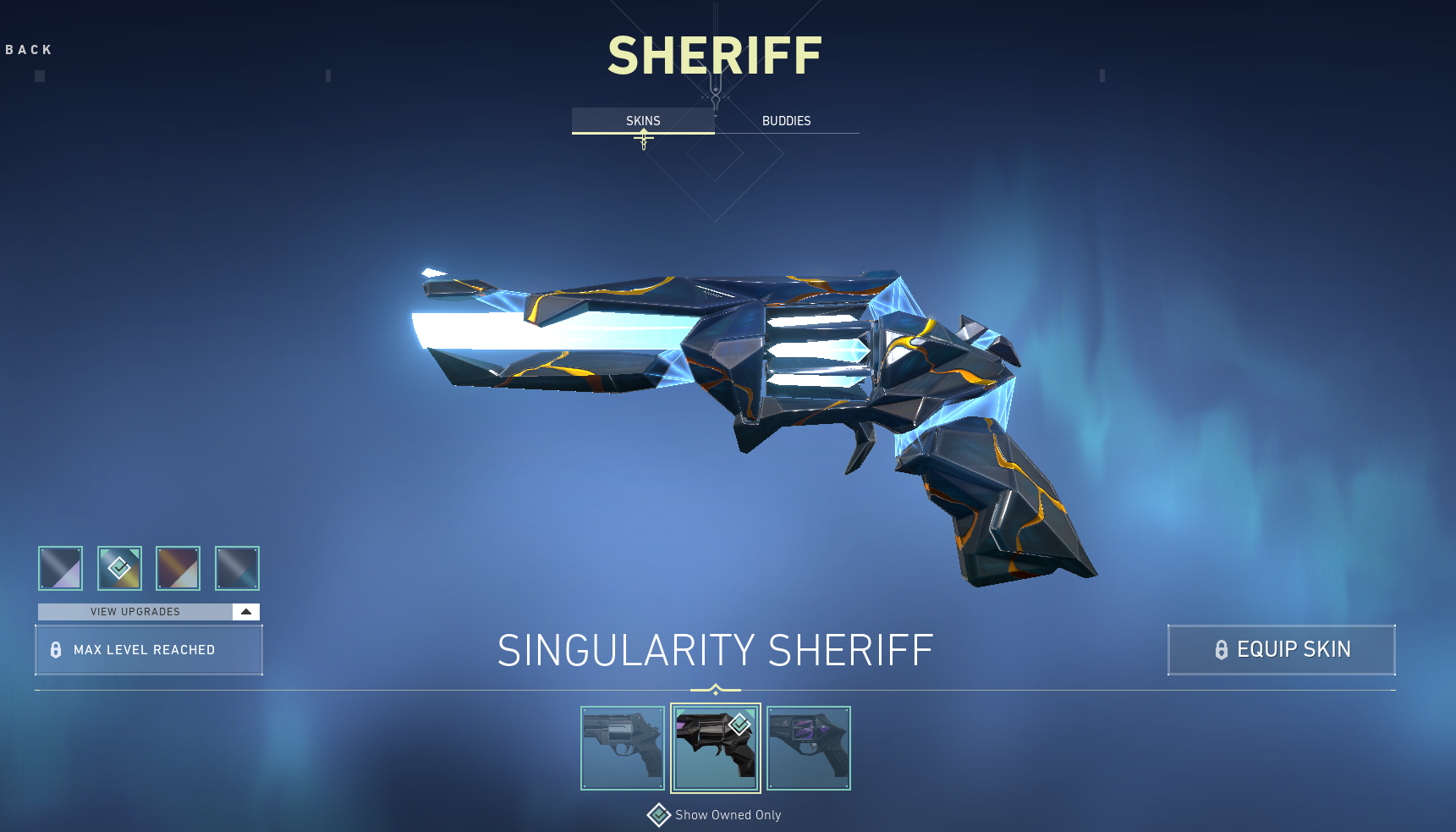This screenshot has width=1456, height=832.
Task: Click the diamond checkmark next to Show Owned Only
Action: 658,814
